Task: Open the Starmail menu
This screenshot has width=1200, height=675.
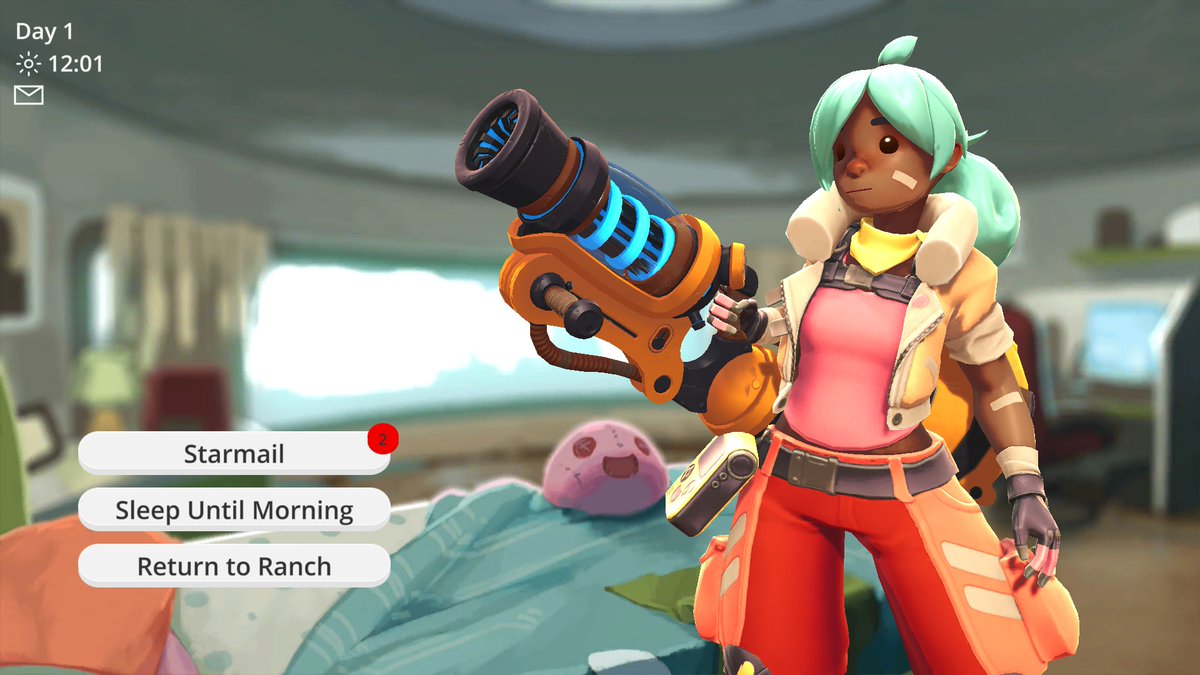Action: point(234,454)
